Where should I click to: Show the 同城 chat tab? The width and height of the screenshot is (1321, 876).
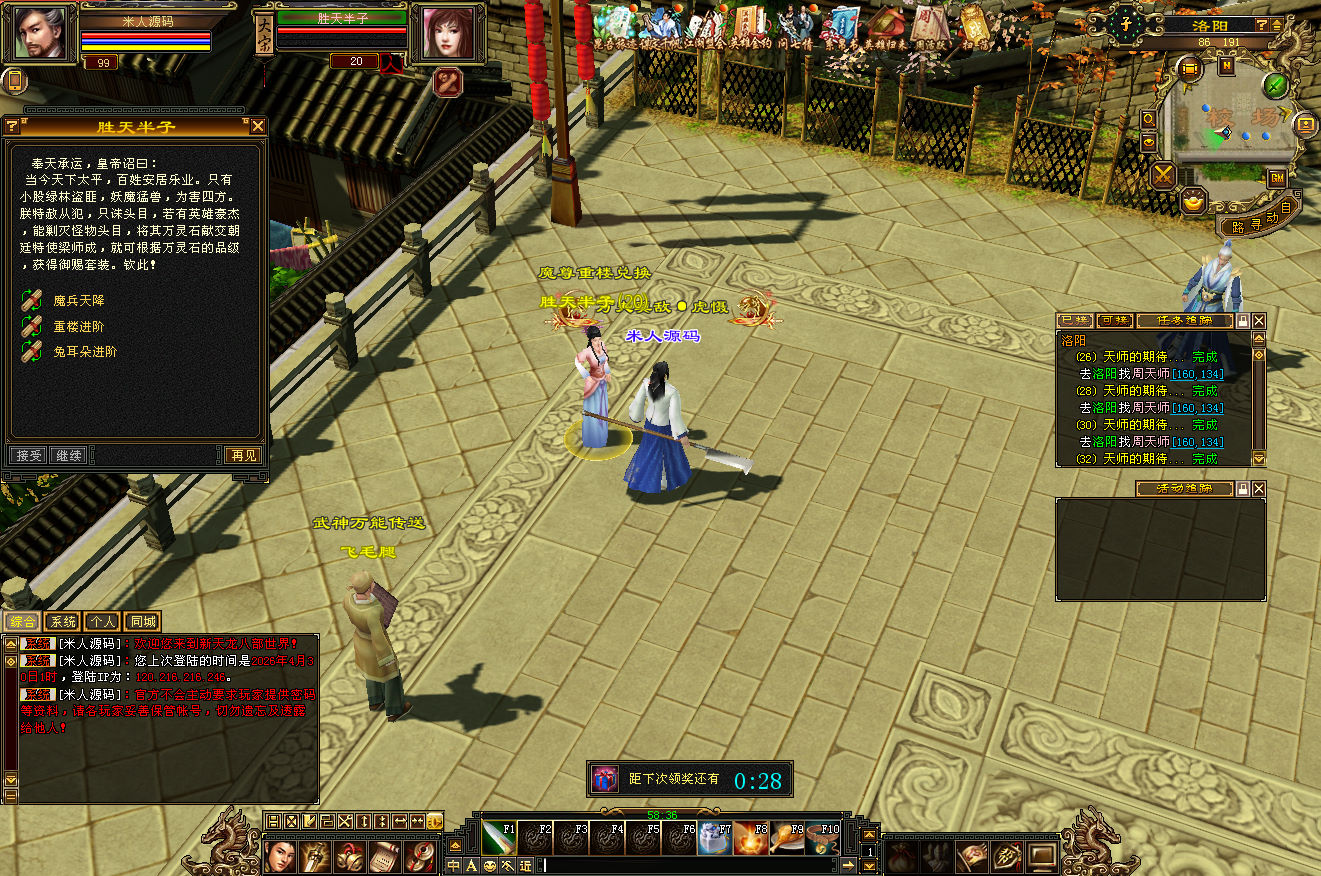143,621
